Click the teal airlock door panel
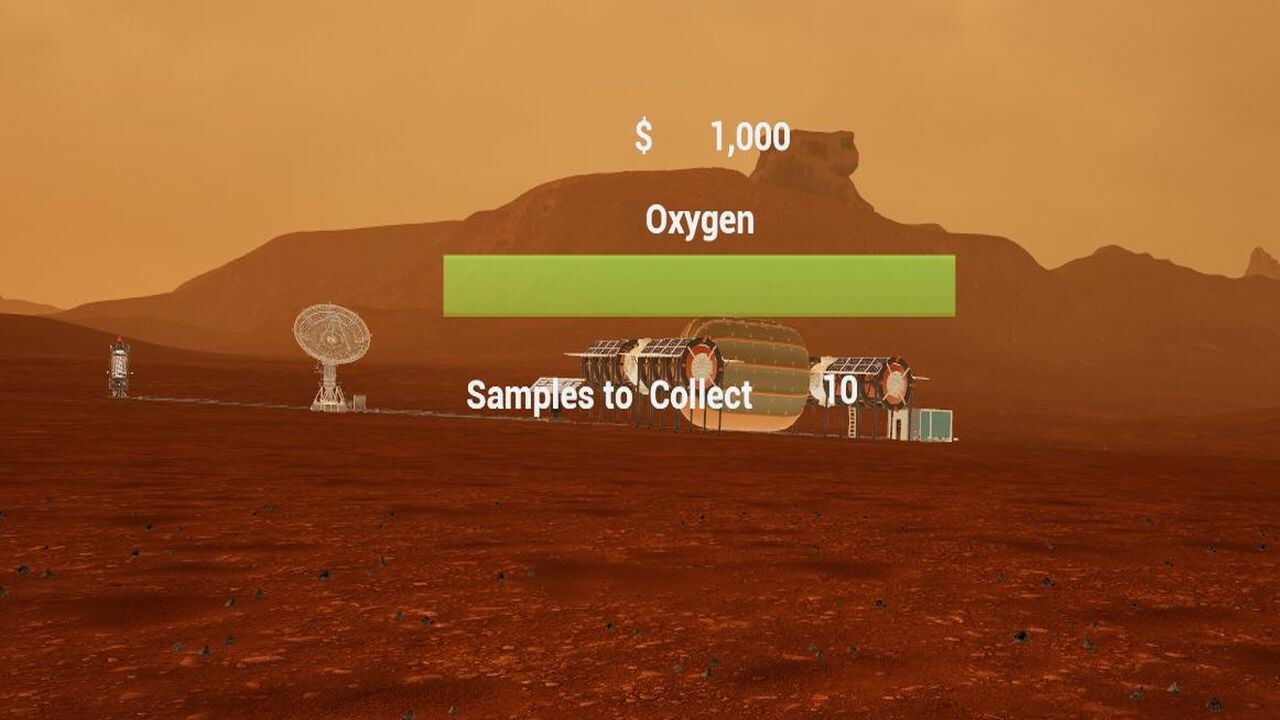 click(x=937, y=423)
